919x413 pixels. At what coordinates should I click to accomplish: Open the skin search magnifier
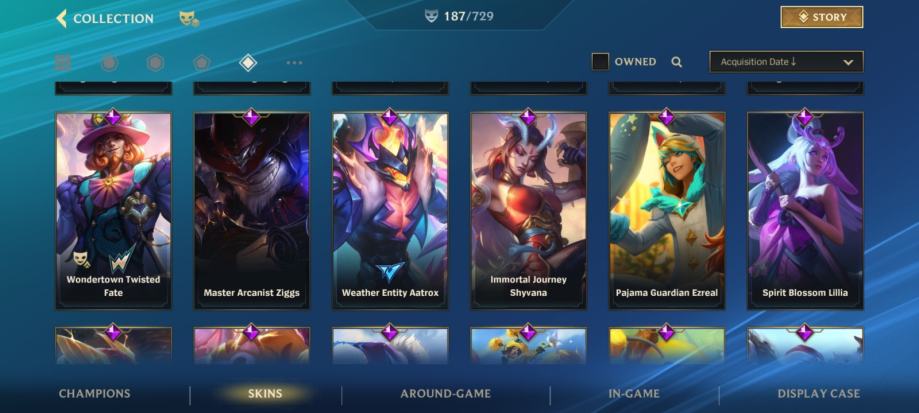[677, 62]
